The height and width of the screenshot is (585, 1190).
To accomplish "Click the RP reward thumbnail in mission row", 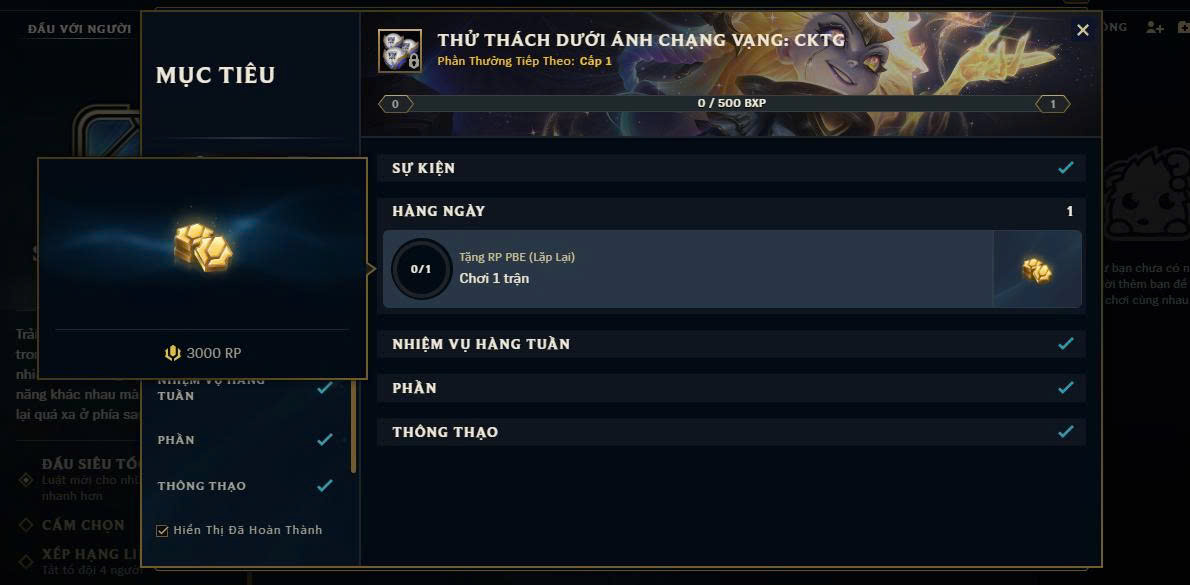I will point(1037,269).
